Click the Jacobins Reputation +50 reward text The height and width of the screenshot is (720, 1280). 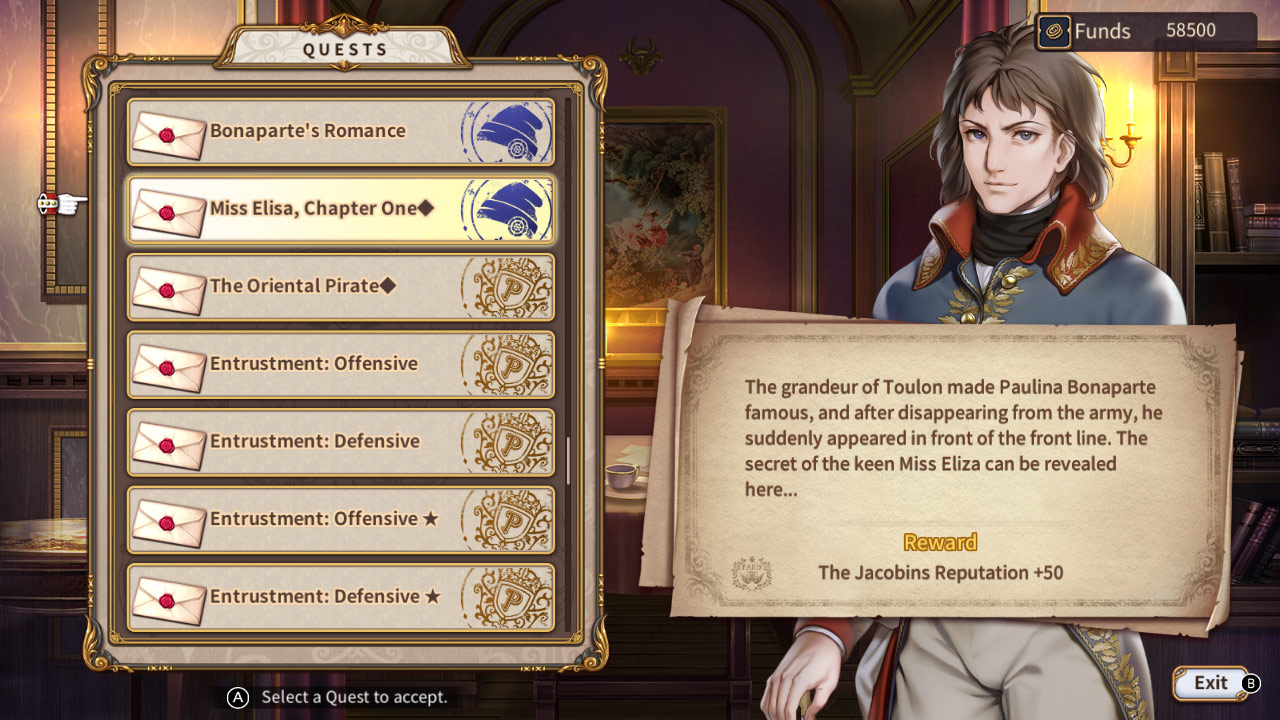click(941, 573)
